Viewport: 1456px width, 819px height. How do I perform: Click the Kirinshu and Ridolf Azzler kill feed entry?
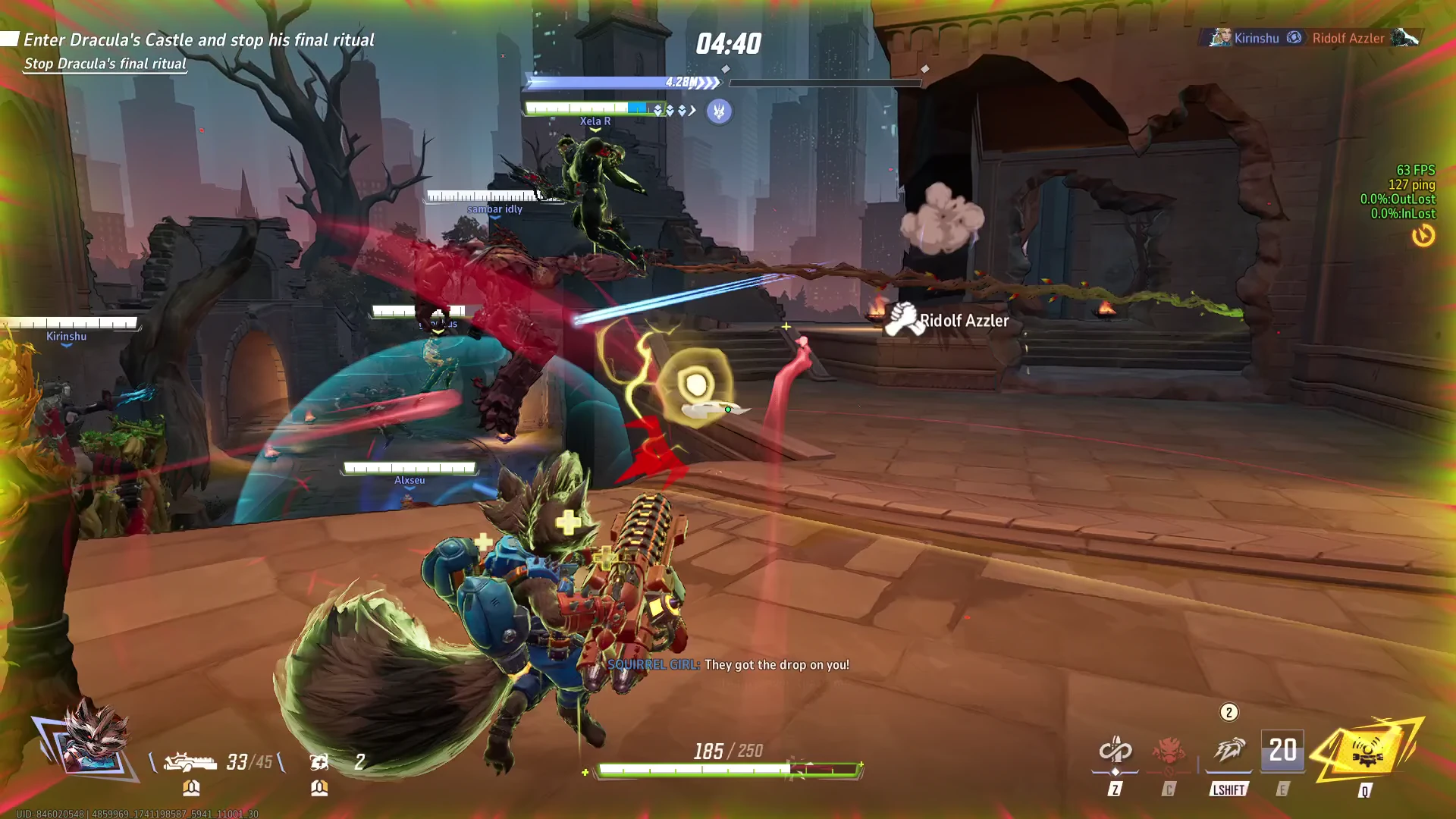click(1312, 38)
